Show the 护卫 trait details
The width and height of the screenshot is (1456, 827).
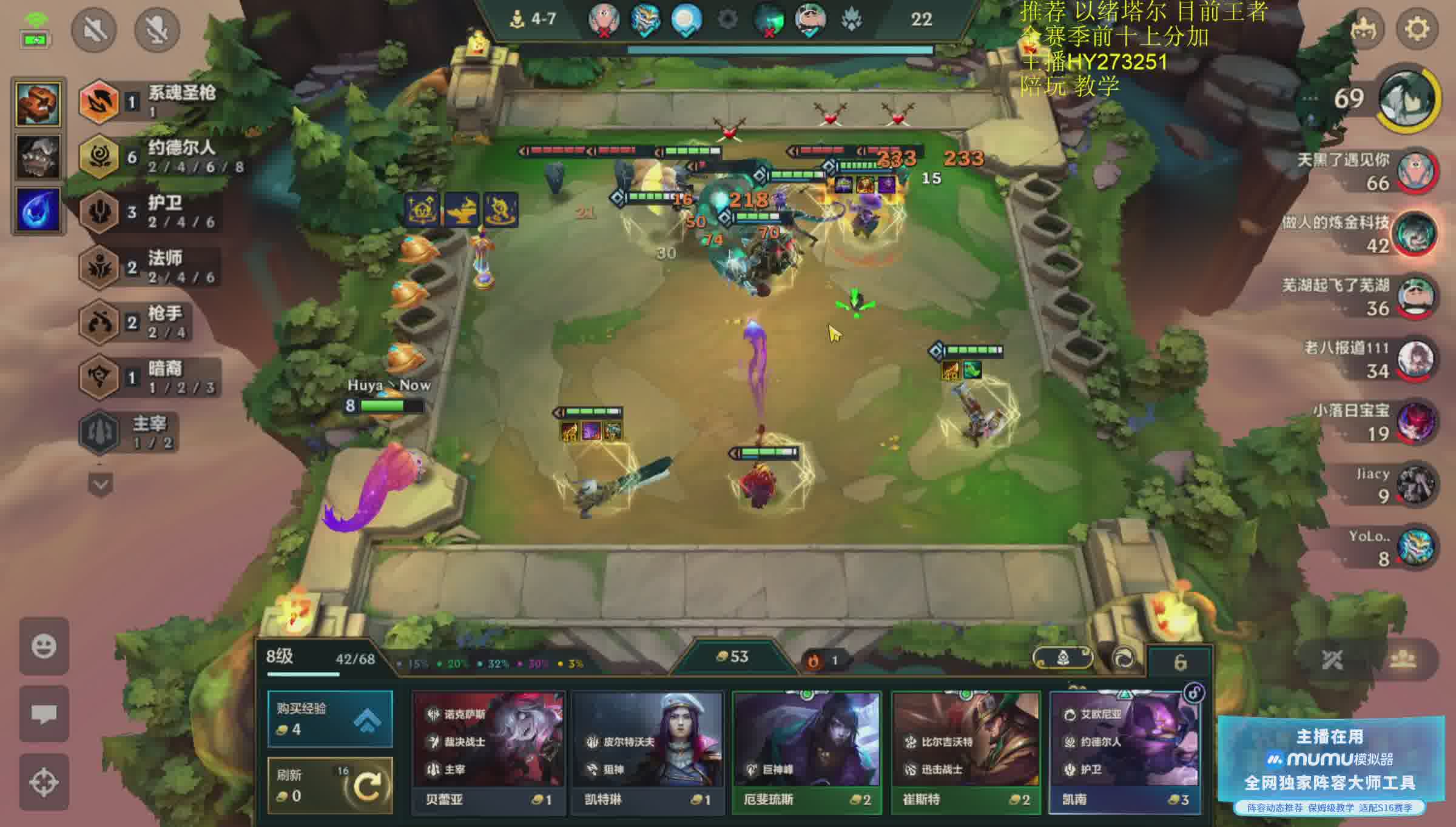click(x=152, y=212)
